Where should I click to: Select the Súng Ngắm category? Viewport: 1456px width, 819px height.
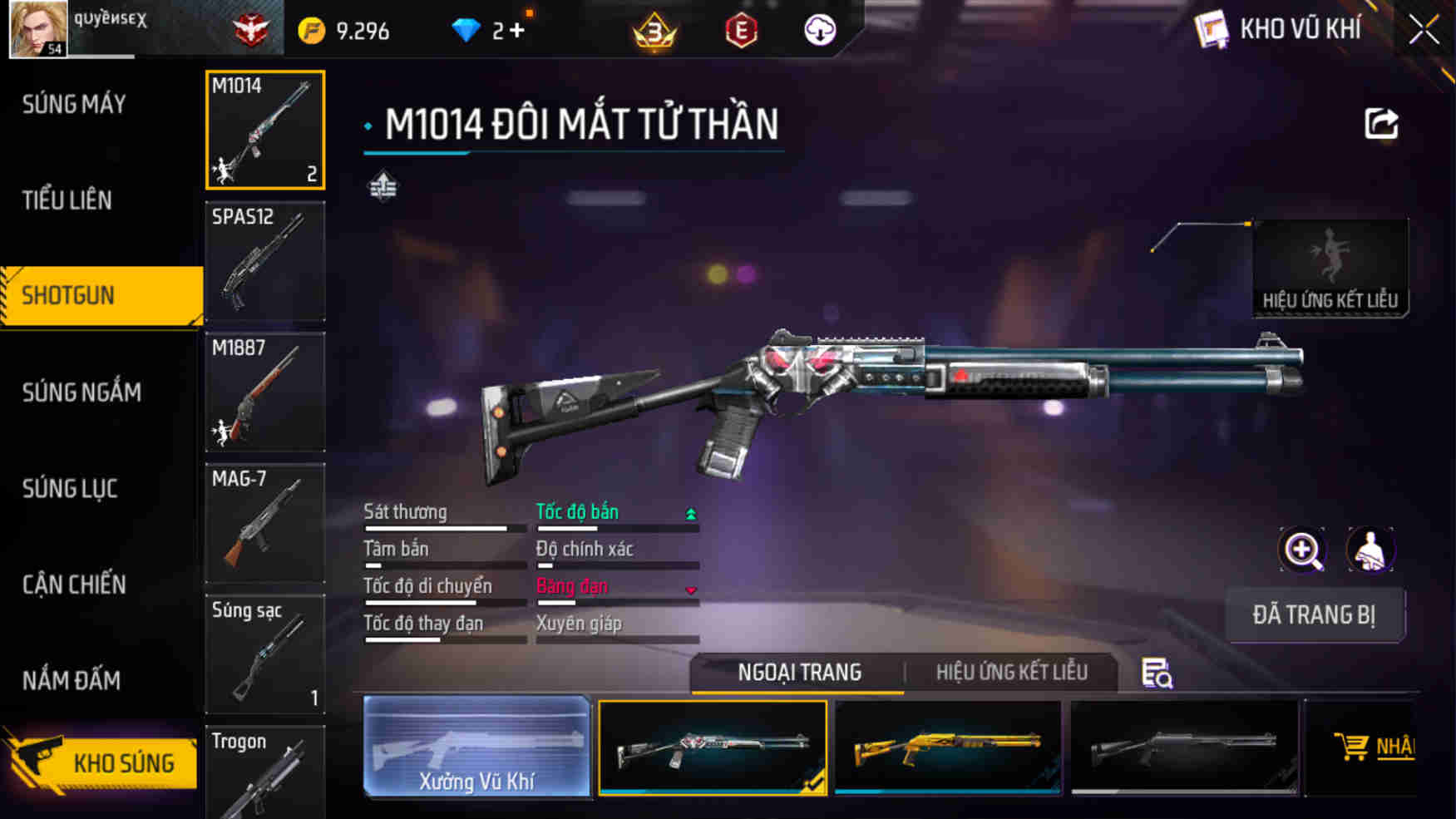click(81, 392)
